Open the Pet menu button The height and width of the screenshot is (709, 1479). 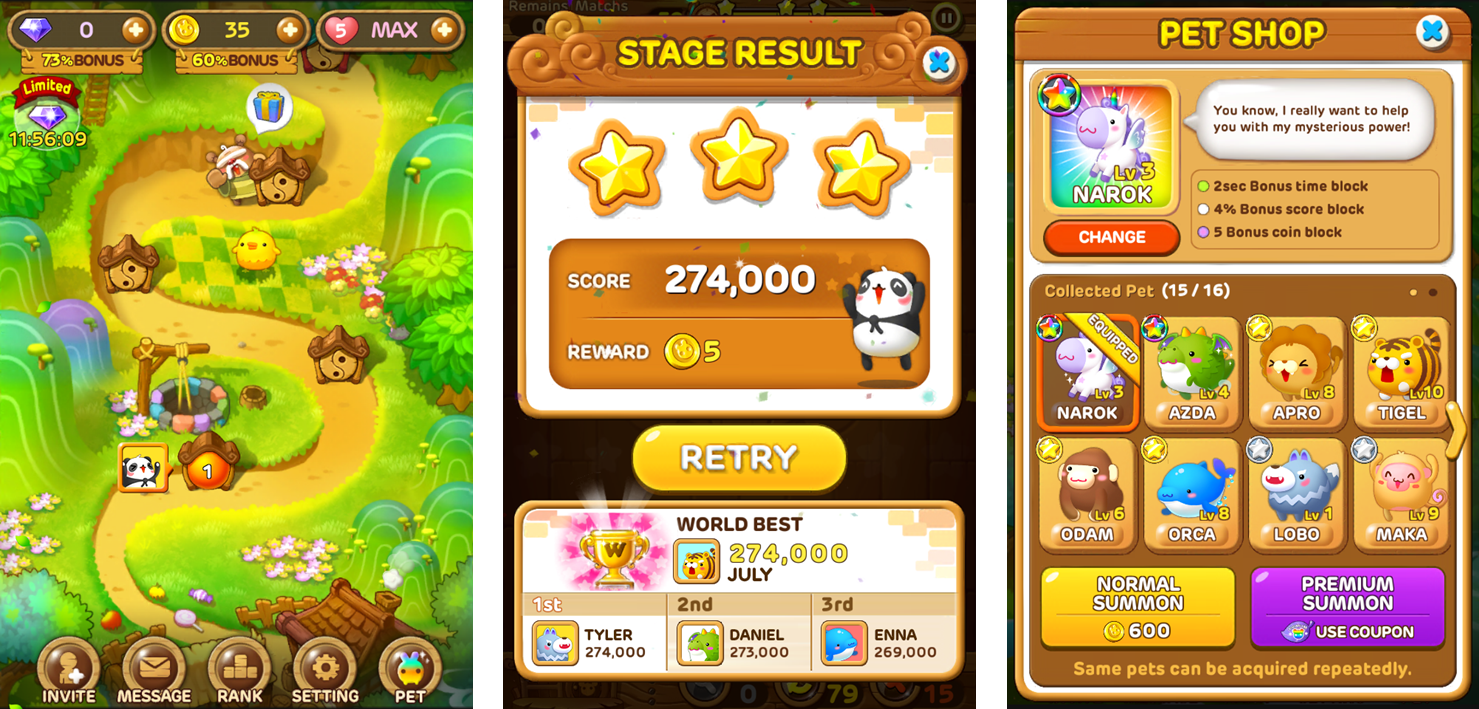pyautogui.click(x=410, y=671)
